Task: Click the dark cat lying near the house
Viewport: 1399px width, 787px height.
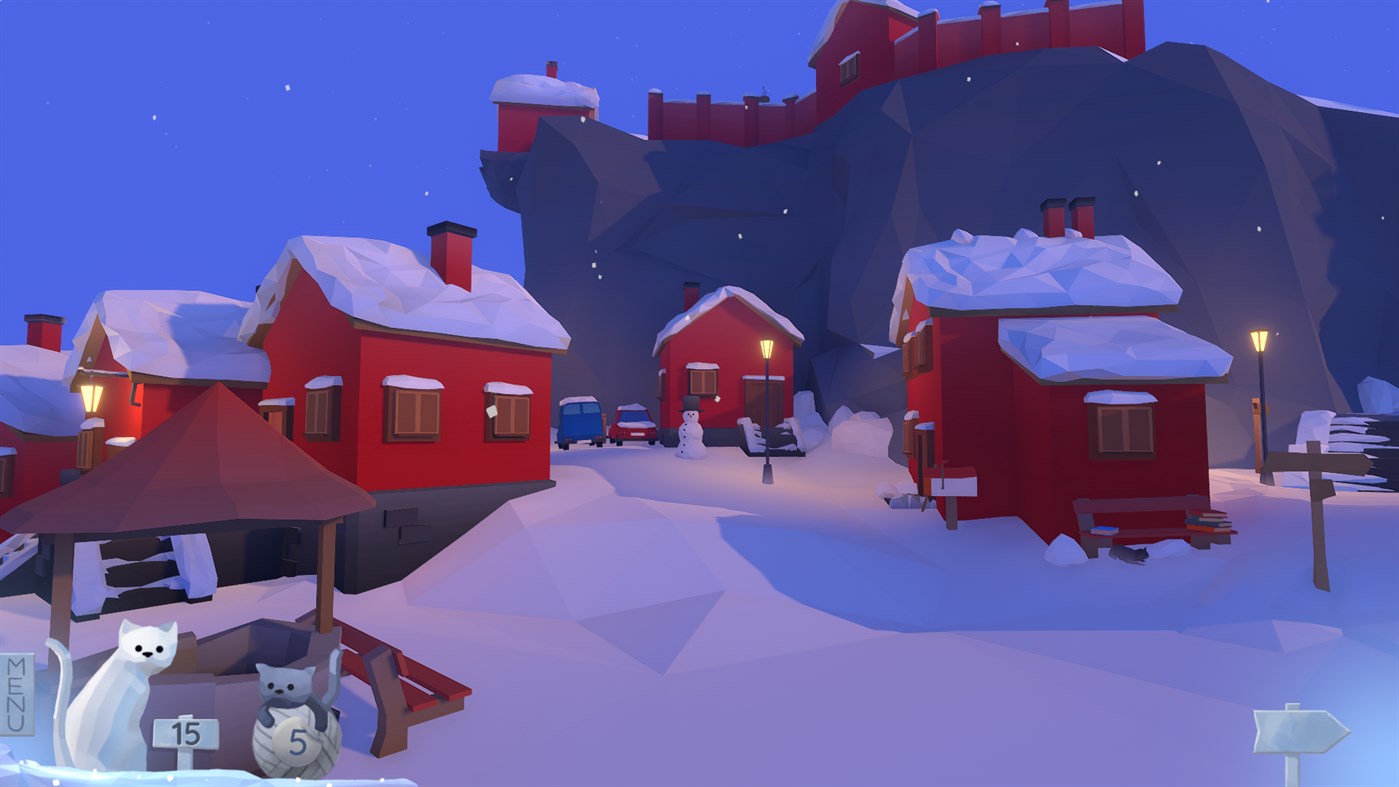Action: click(x=1130, y=552)
